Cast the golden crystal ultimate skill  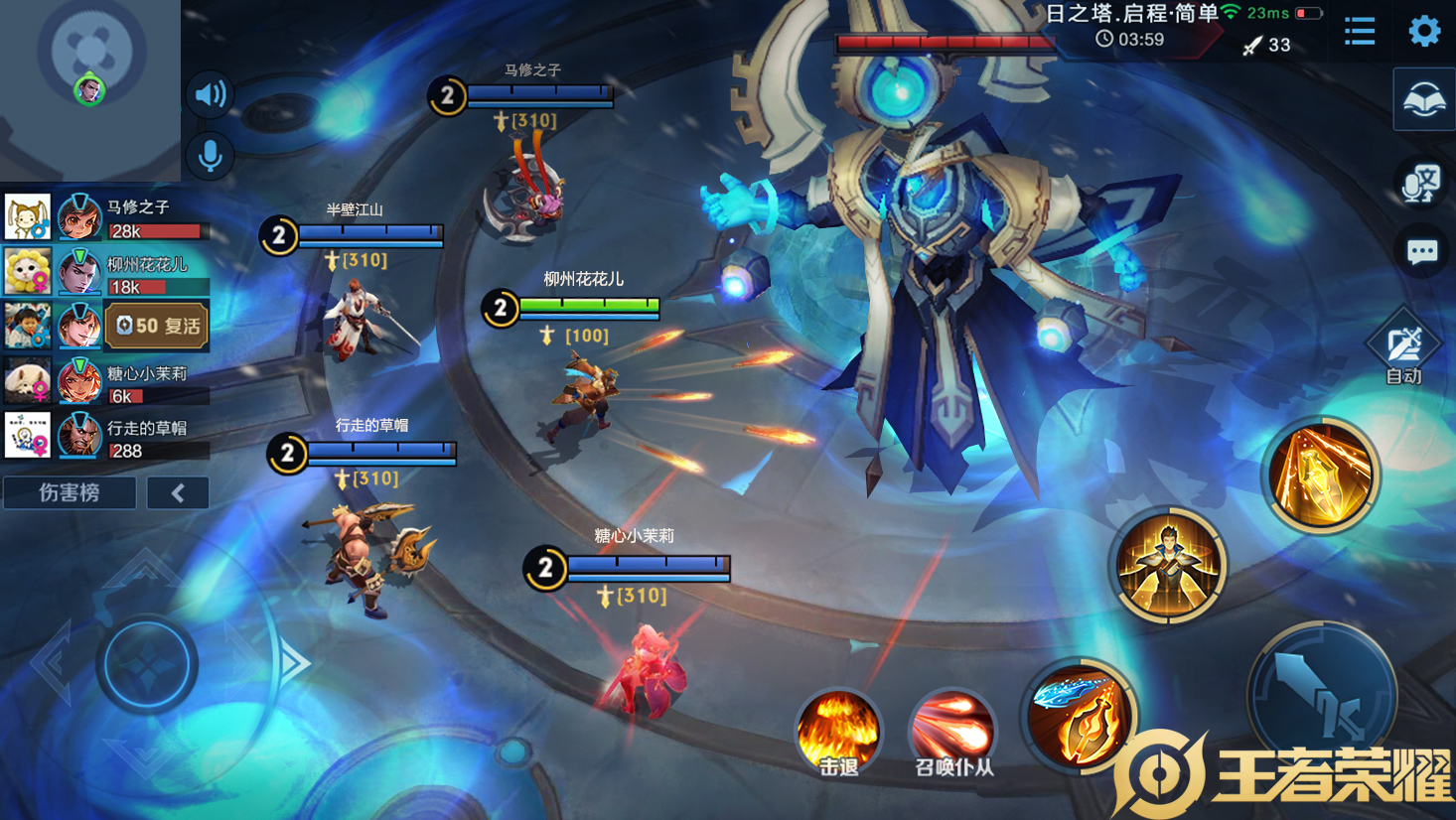pyautogui.click(x=1320, y=475)
